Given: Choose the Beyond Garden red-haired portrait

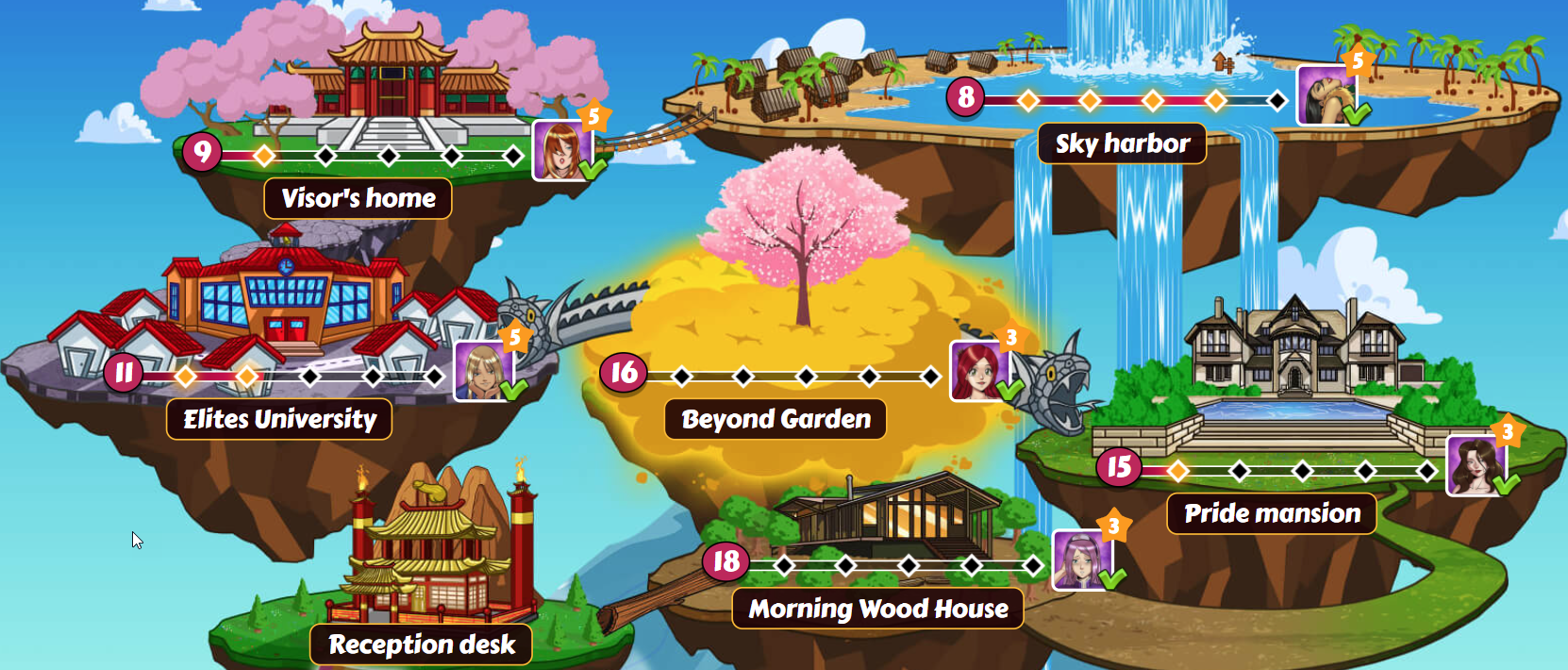Looking at the screenshot, I should [978, 371].
